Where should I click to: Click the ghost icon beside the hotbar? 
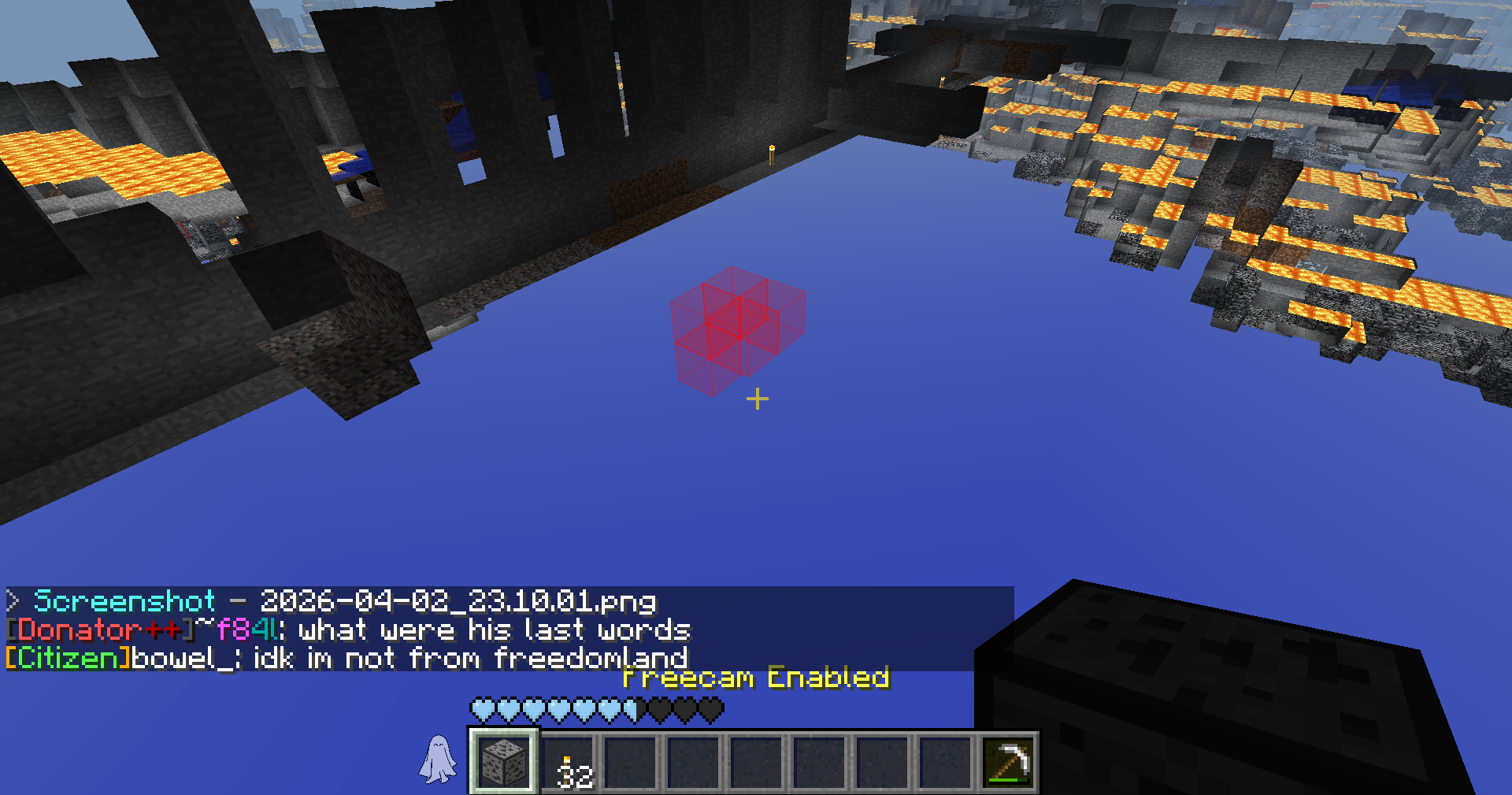coord(438,760)
